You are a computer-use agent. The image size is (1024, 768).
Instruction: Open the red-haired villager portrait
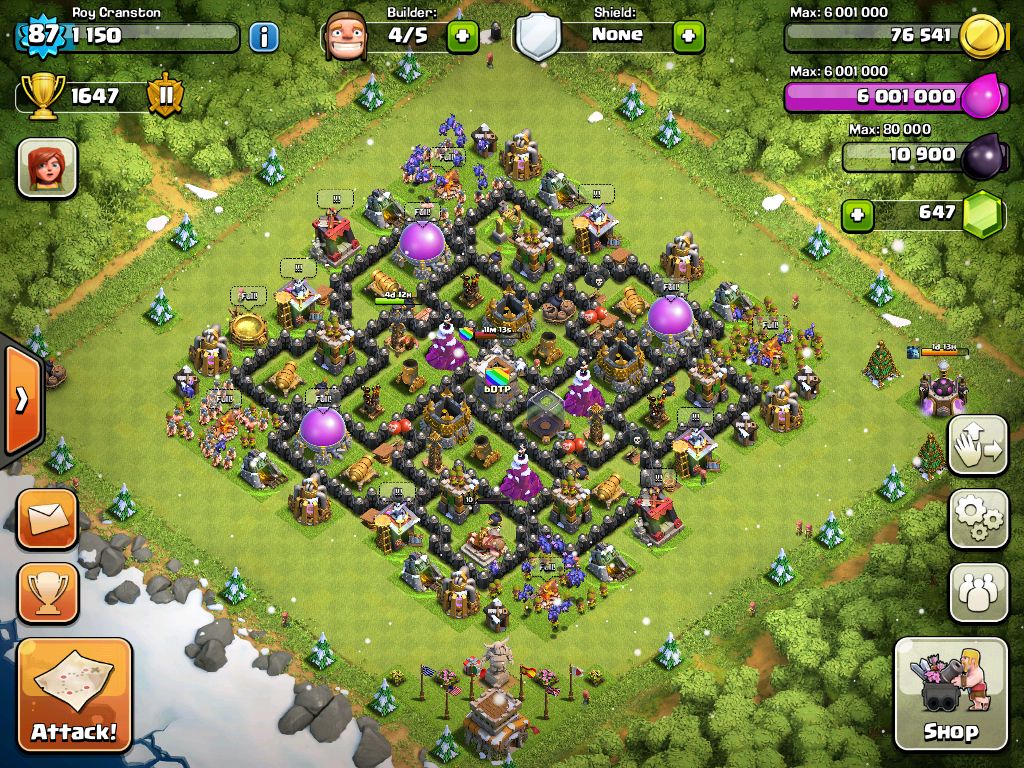[46, 167]
